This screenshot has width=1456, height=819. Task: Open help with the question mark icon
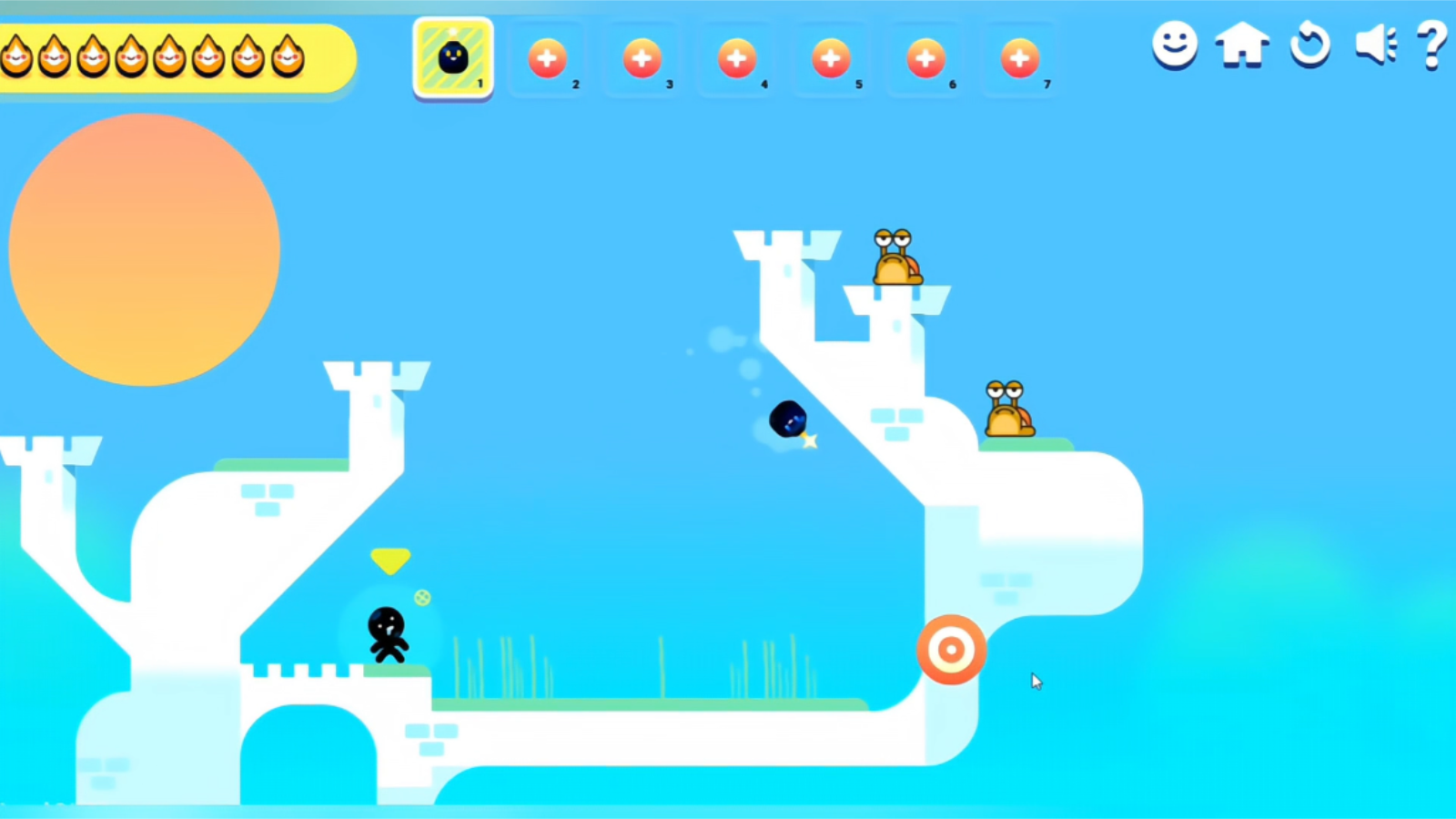pos(1433,47)
